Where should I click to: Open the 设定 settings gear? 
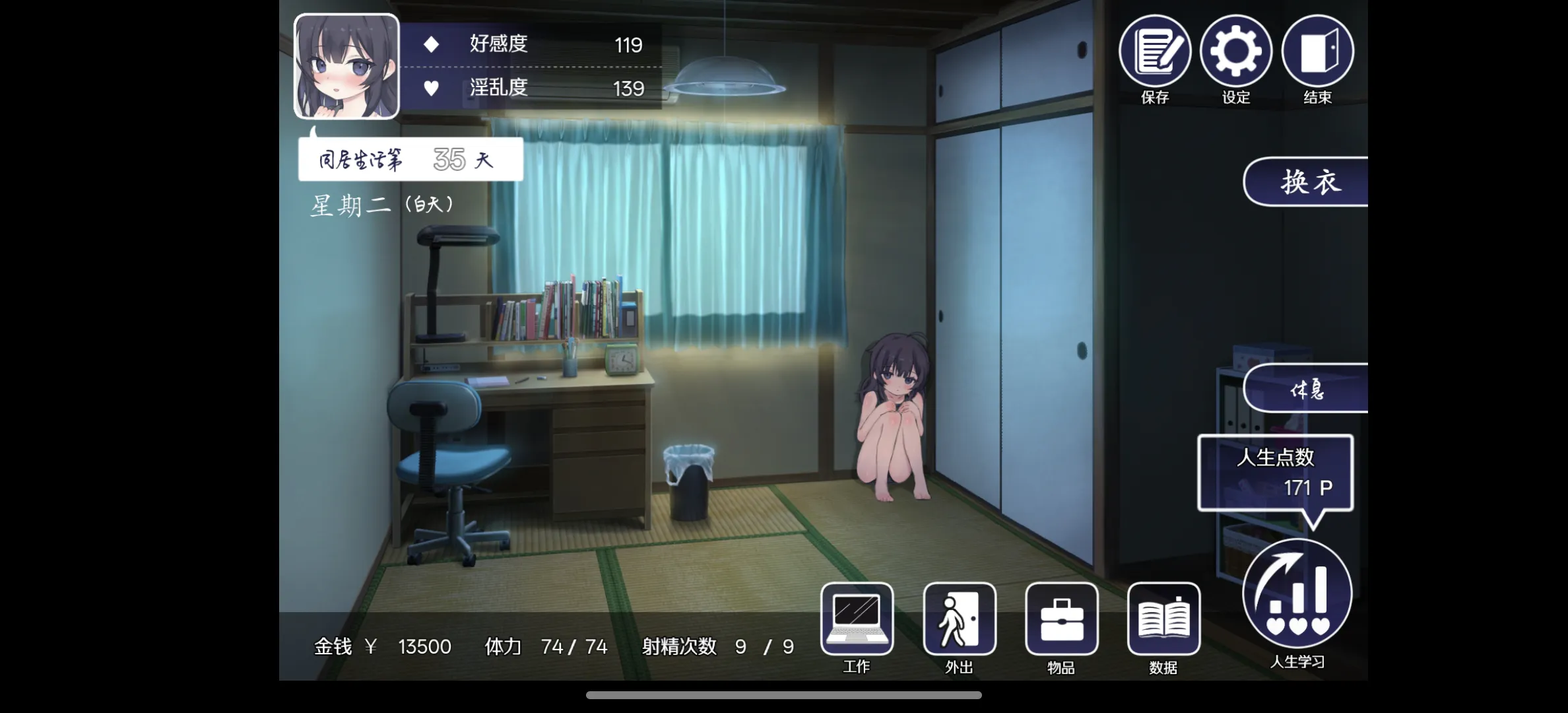click(x=1235, y=51)
